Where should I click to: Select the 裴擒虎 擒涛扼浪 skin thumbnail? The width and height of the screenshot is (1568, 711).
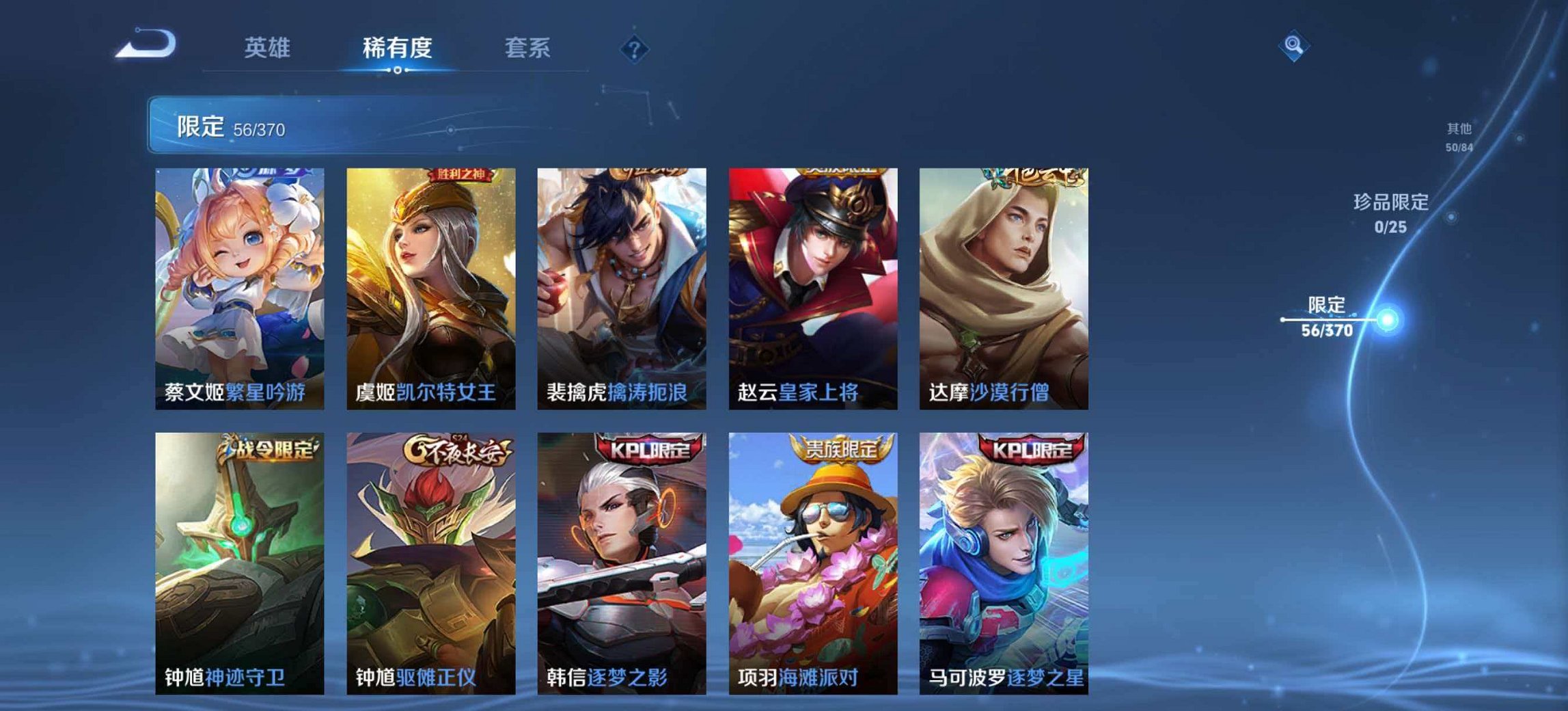tap(620, 287)
